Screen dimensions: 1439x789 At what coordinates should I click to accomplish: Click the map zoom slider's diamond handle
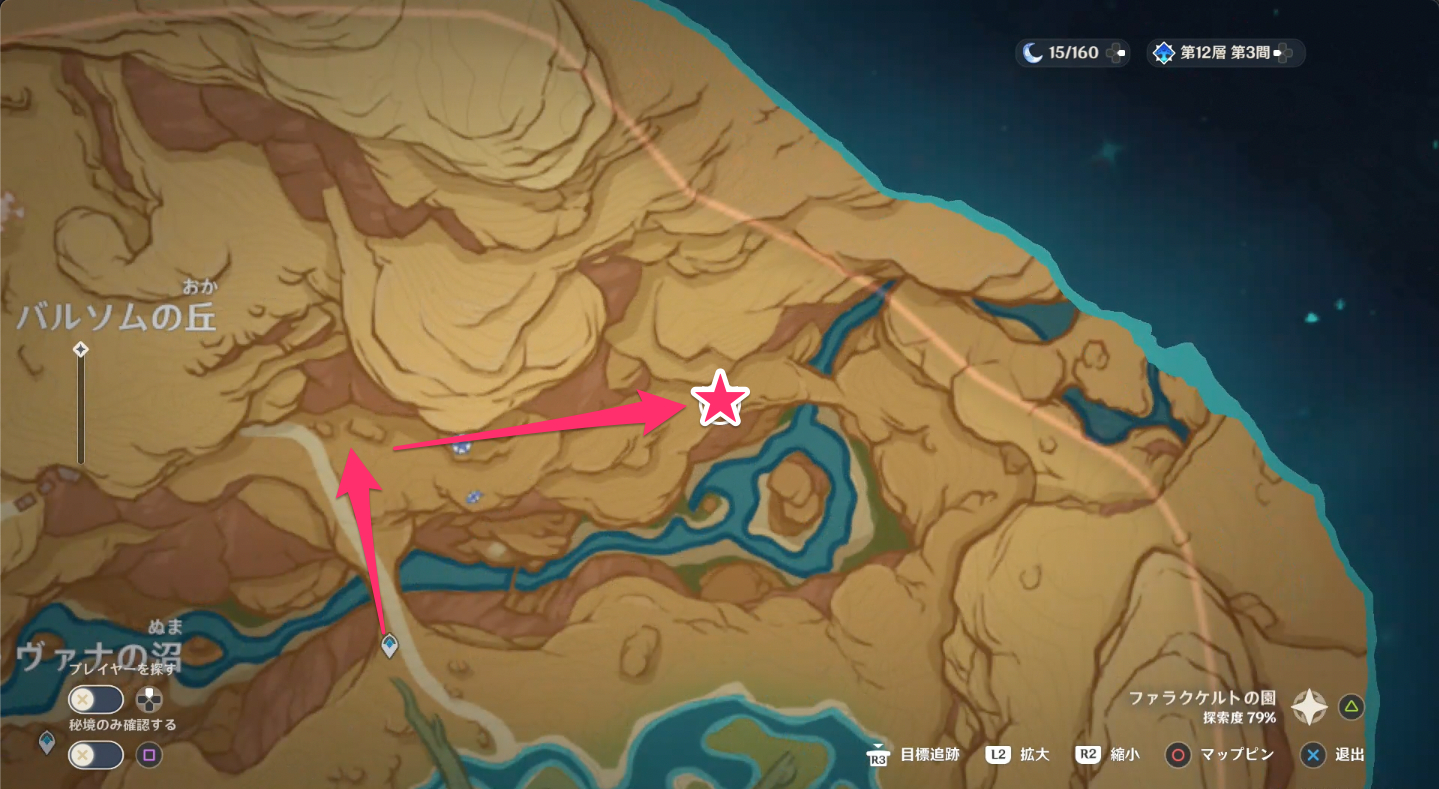(x=81, y=349)
